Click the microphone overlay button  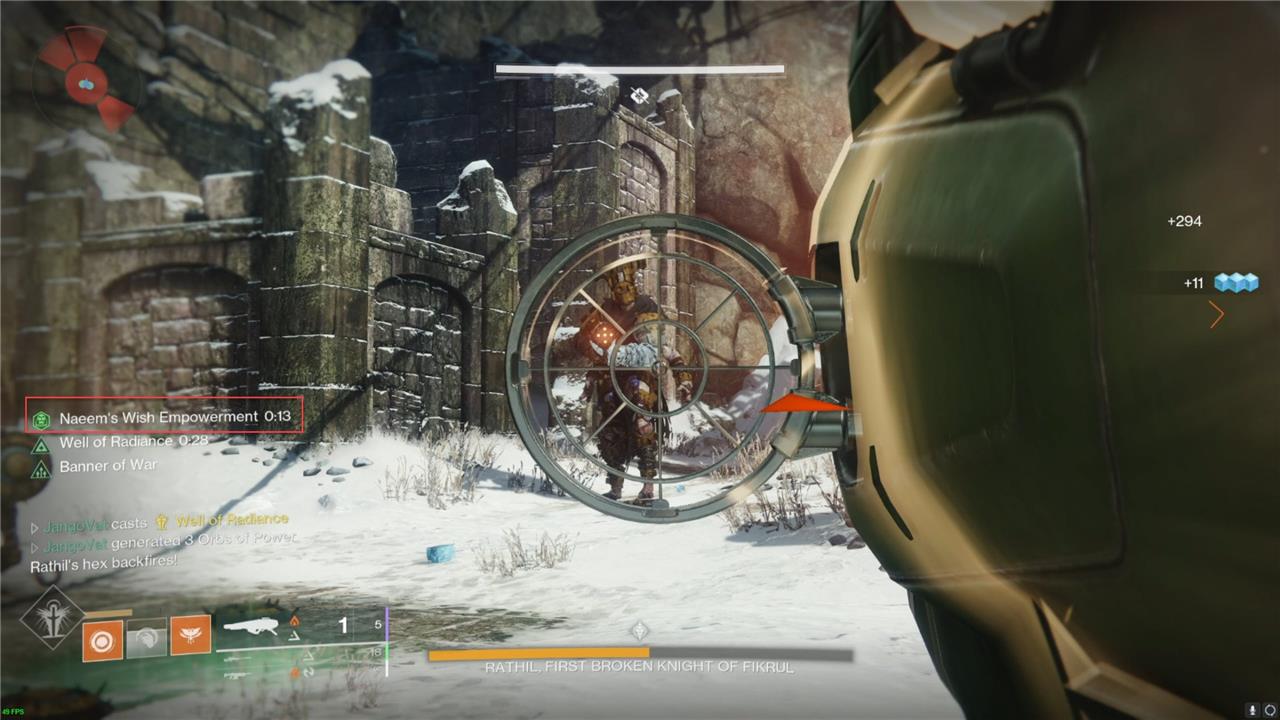(1251, 709)
